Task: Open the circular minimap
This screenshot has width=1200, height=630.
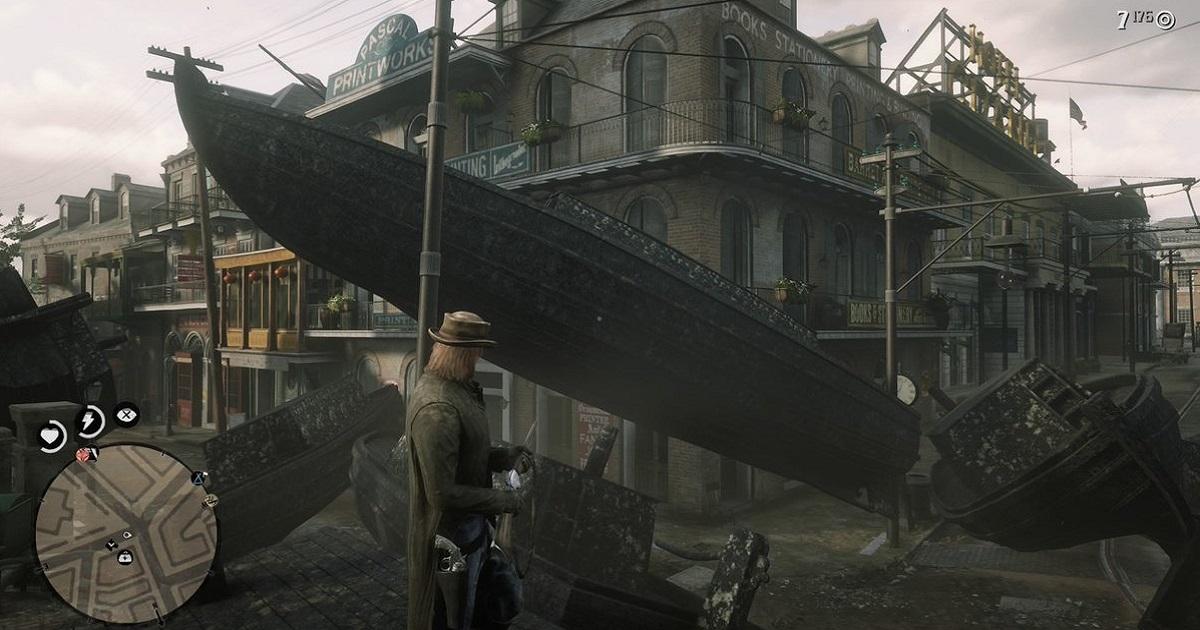Action: click(x=125, y=519)
